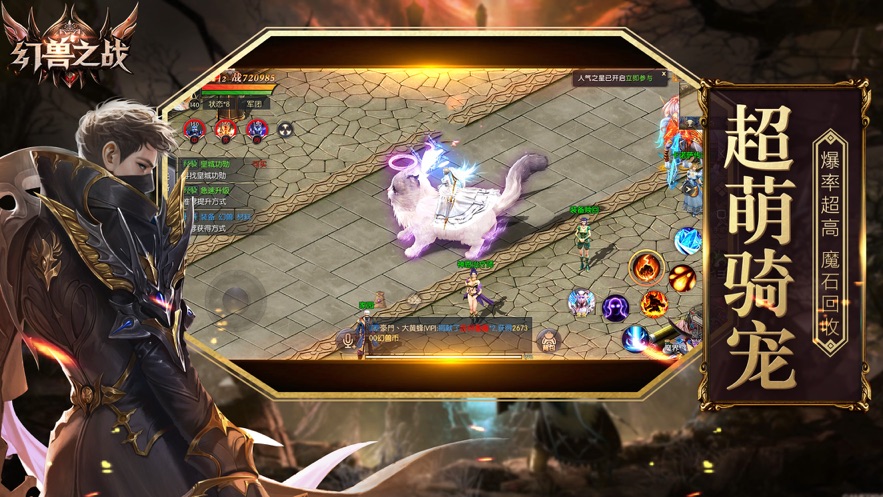Use the burning warrior skill icon
The width and height of the screenshot is (883, 497).
point(653,302)
